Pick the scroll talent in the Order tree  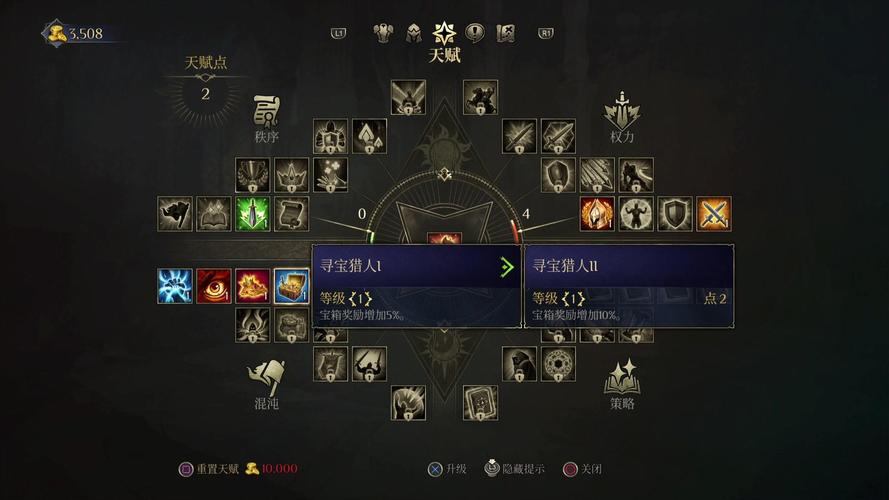291,214
